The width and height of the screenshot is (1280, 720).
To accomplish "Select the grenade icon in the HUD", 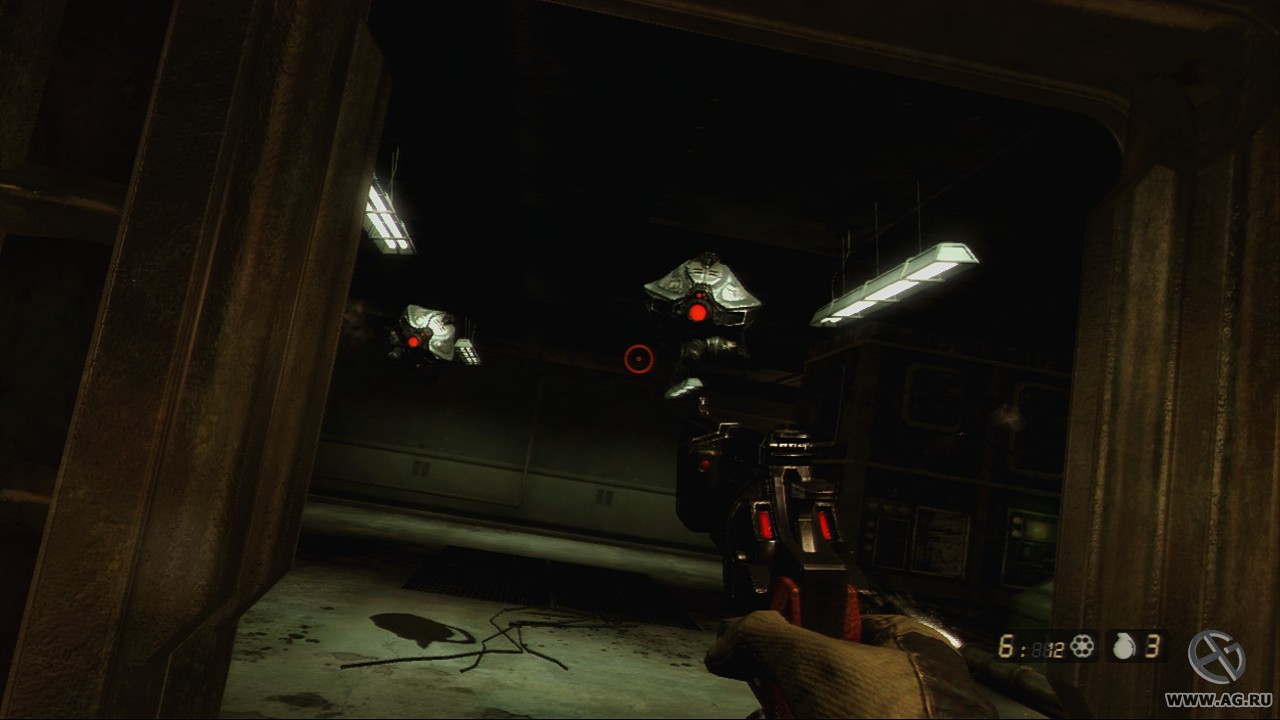I will pyautogui.click(x=1125, y=645).
